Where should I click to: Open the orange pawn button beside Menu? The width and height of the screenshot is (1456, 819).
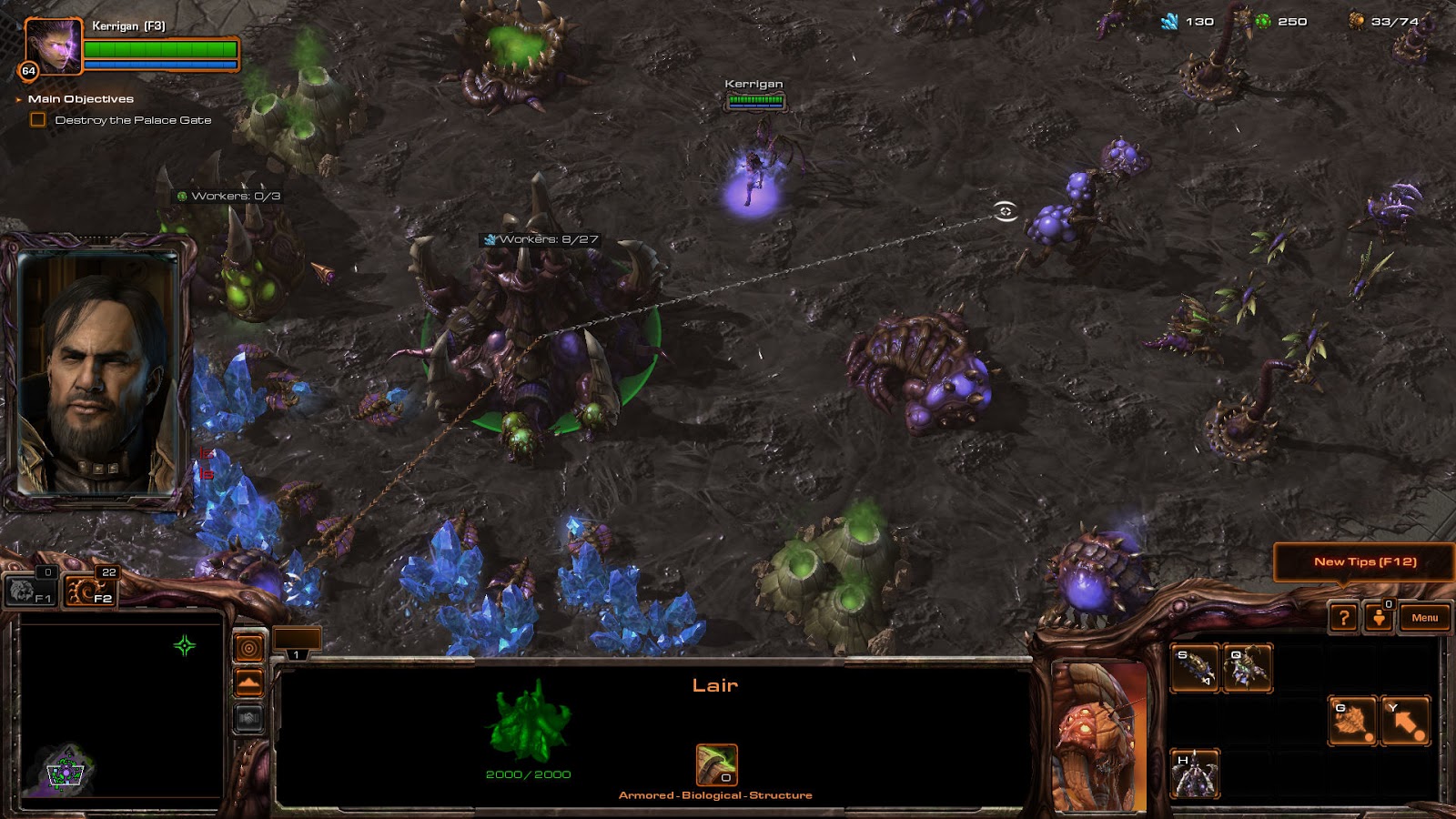tap(1379, 618)
